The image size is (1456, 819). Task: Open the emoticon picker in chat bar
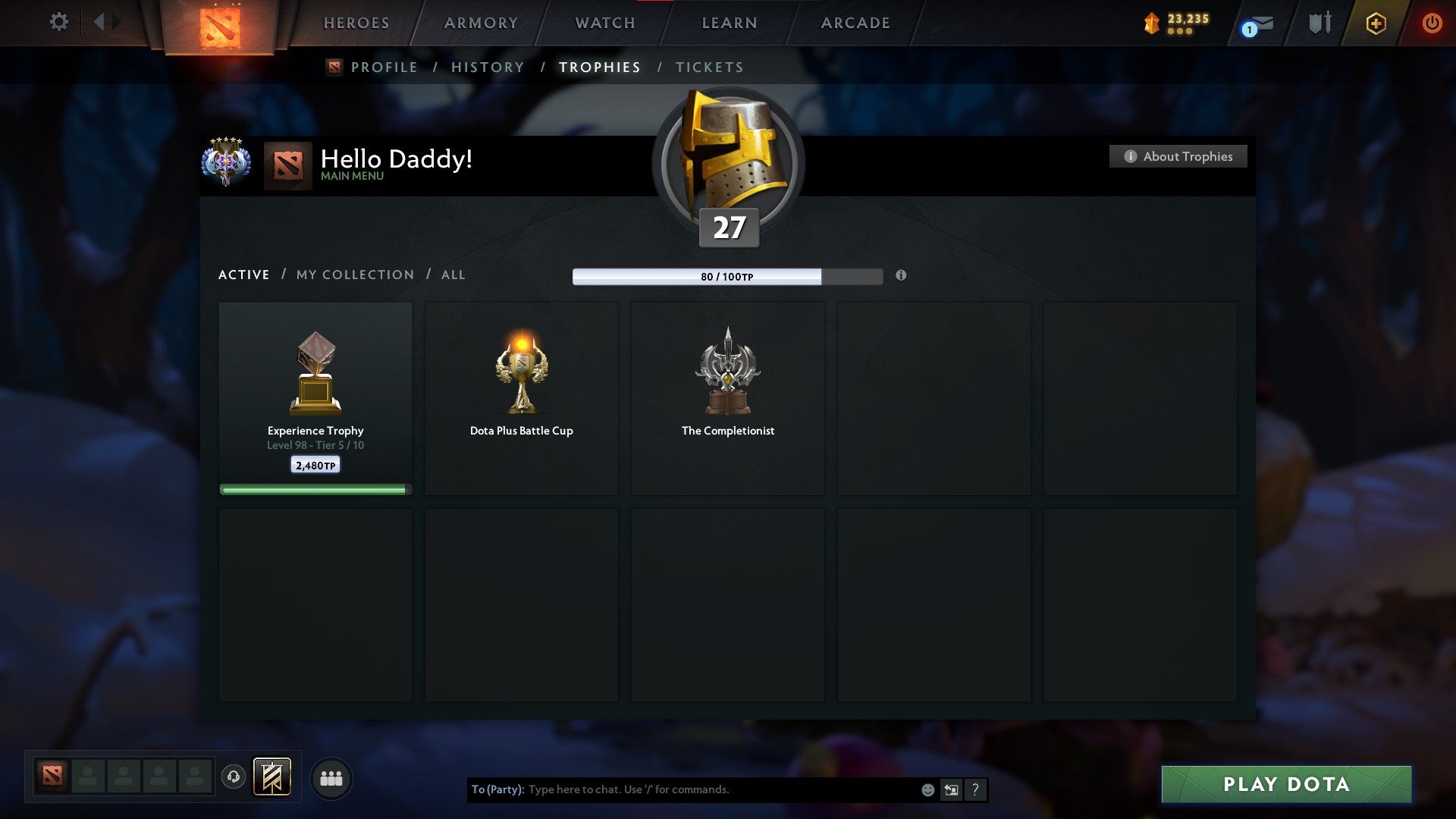(927, 789)
